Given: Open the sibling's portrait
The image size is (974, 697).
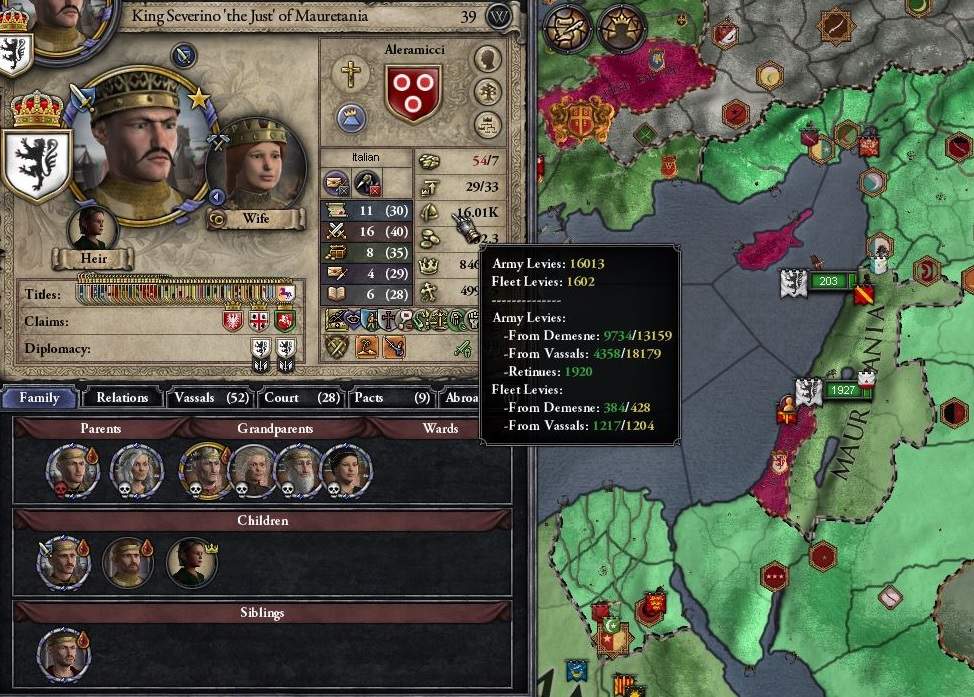Looking at the screenshot, I should (x=62, y=654).
